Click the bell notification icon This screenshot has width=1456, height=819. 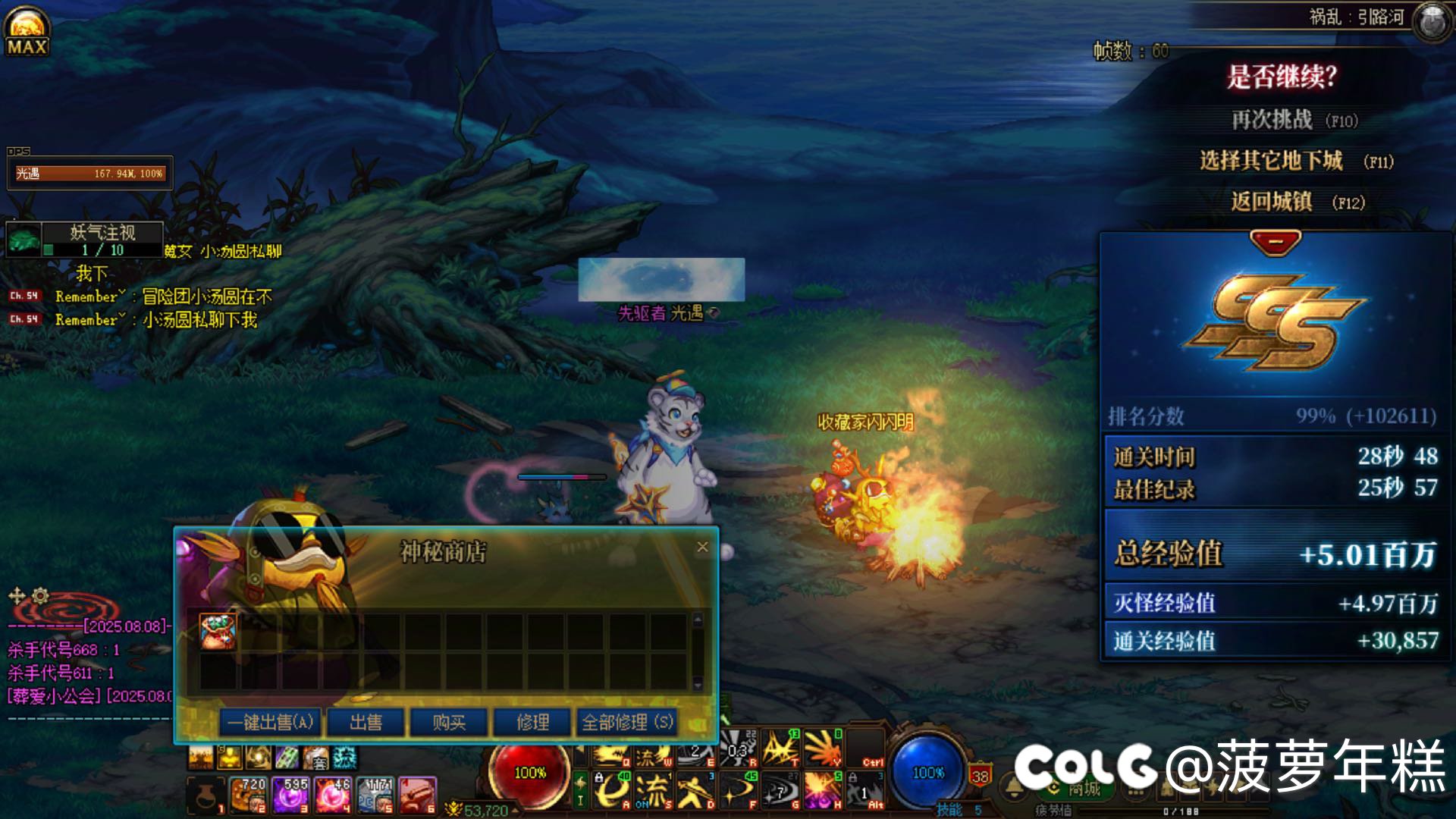coord(1015,787)
